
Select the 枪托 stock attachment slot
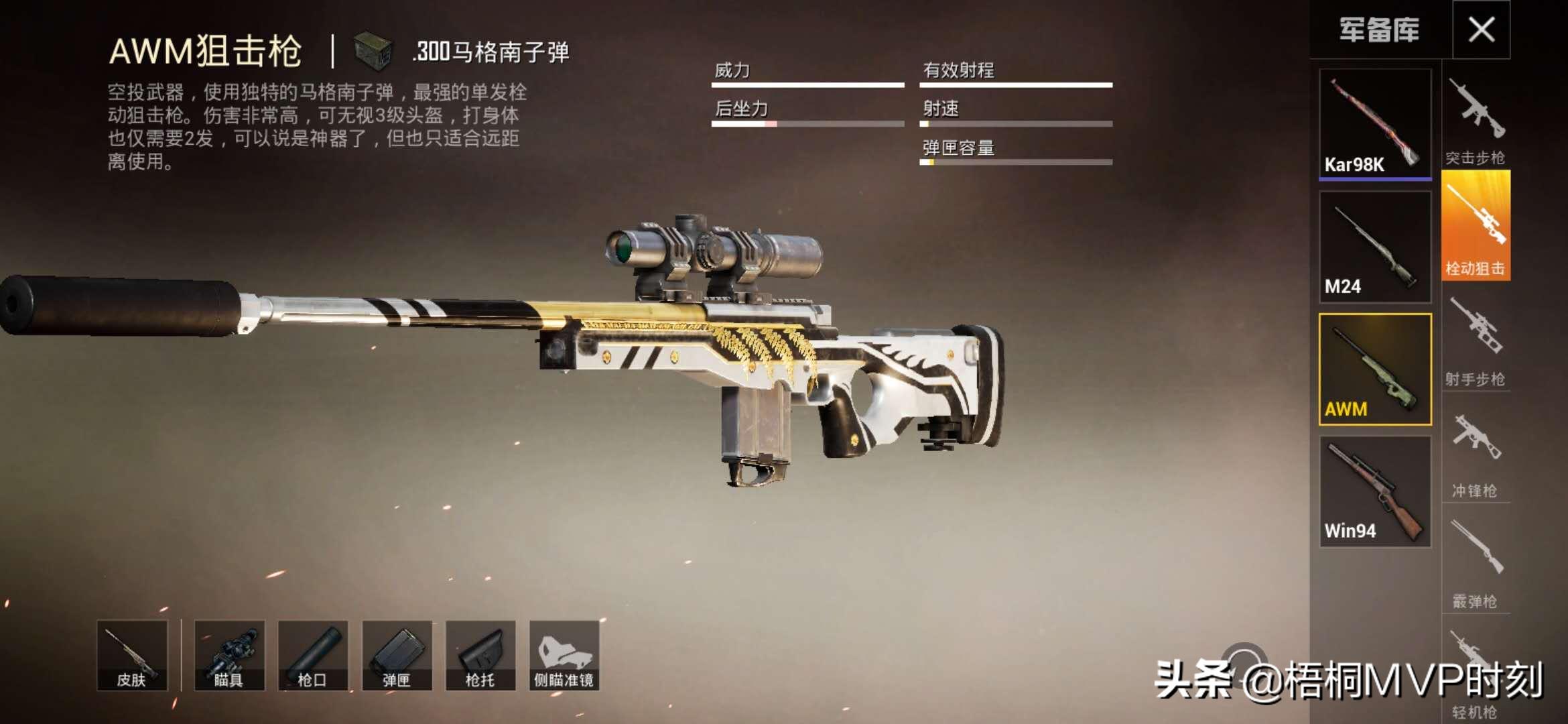coord(480,655)
